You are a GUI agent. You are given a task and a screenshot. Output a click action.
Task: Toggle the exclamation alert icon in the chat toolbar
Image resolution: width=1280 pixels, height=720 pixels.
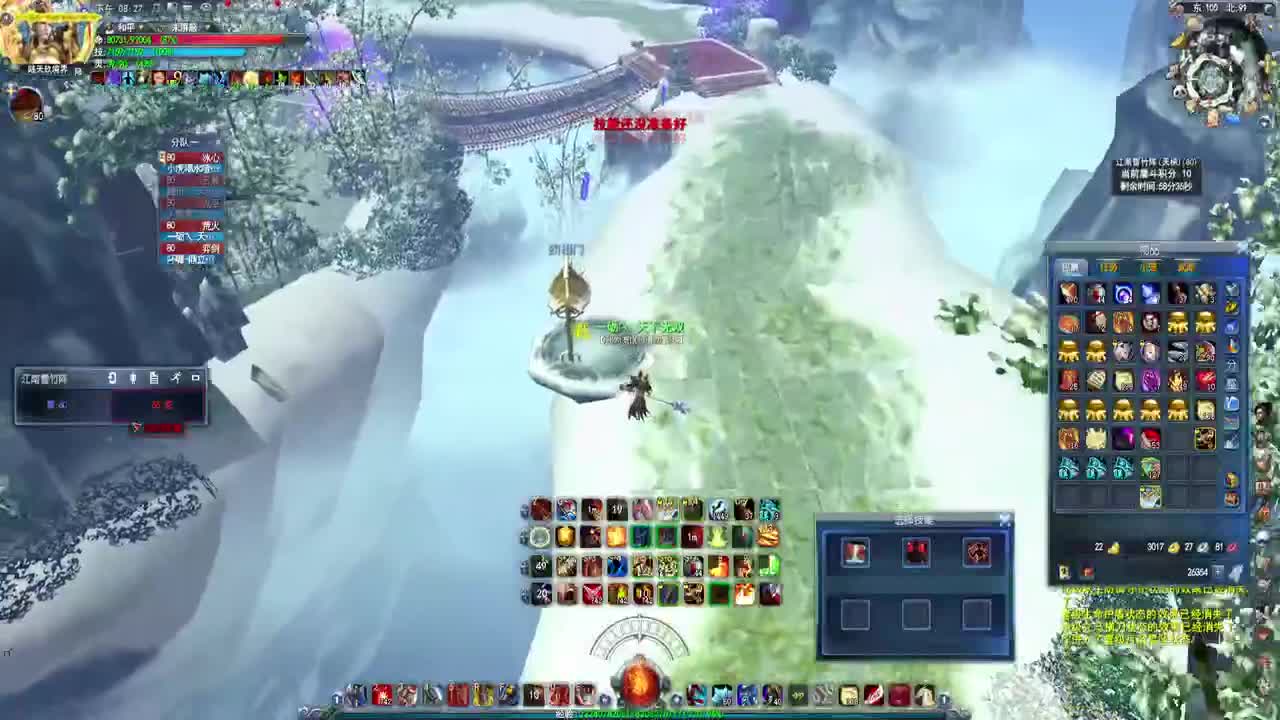pyautogui.click(x=133, y=378)
